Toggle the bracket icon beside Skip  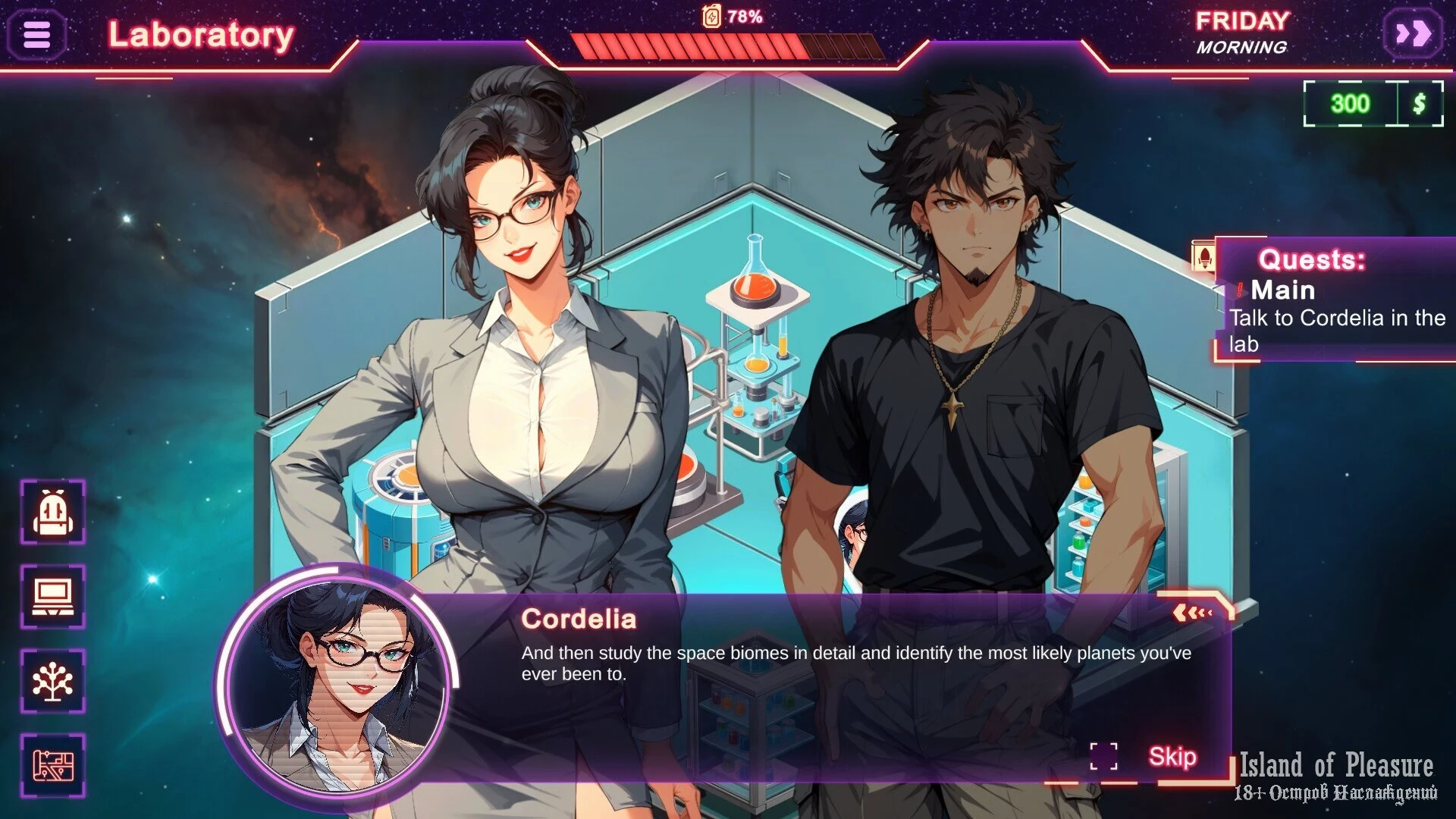click(1103, 756)
